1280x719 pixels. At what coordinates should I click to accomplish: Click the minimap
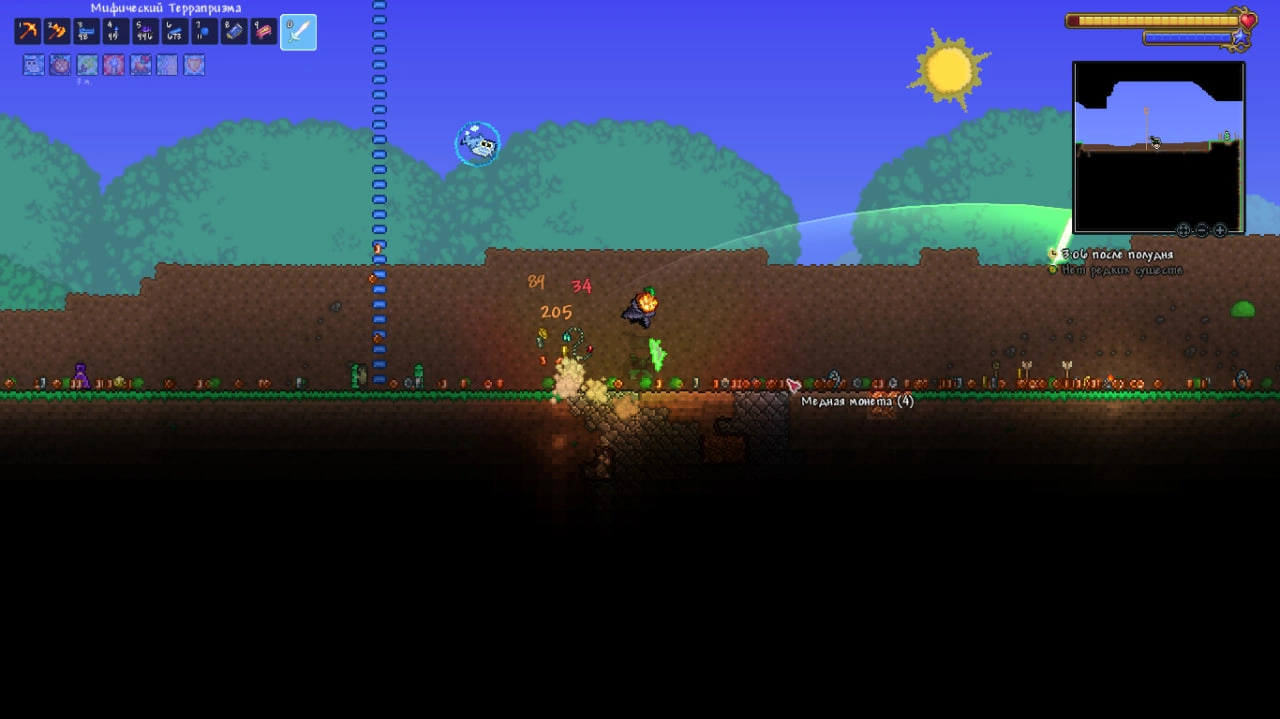pos(1158,146)
